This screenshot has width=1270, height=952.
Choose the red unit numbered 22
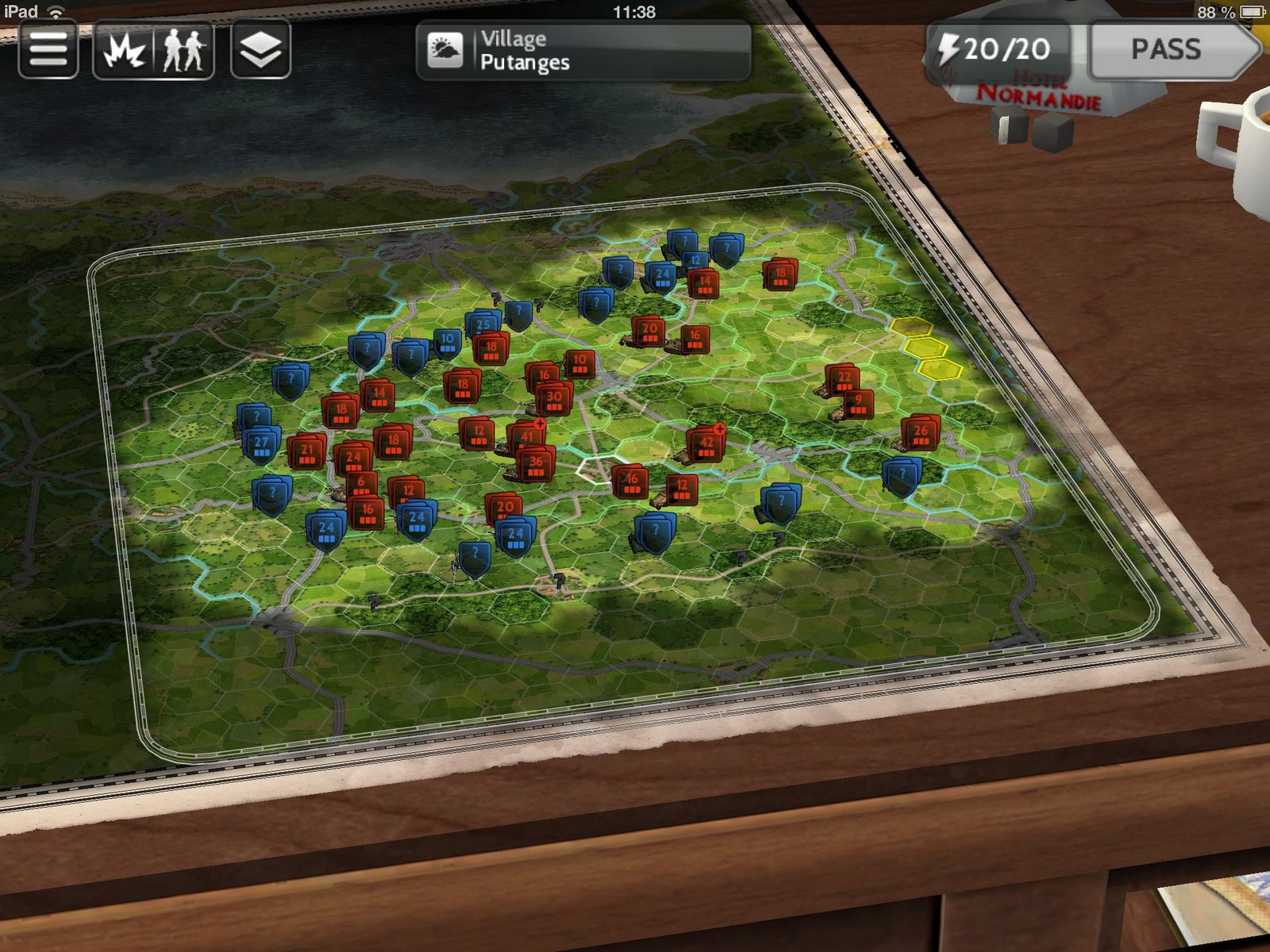[x=844, y=379]
